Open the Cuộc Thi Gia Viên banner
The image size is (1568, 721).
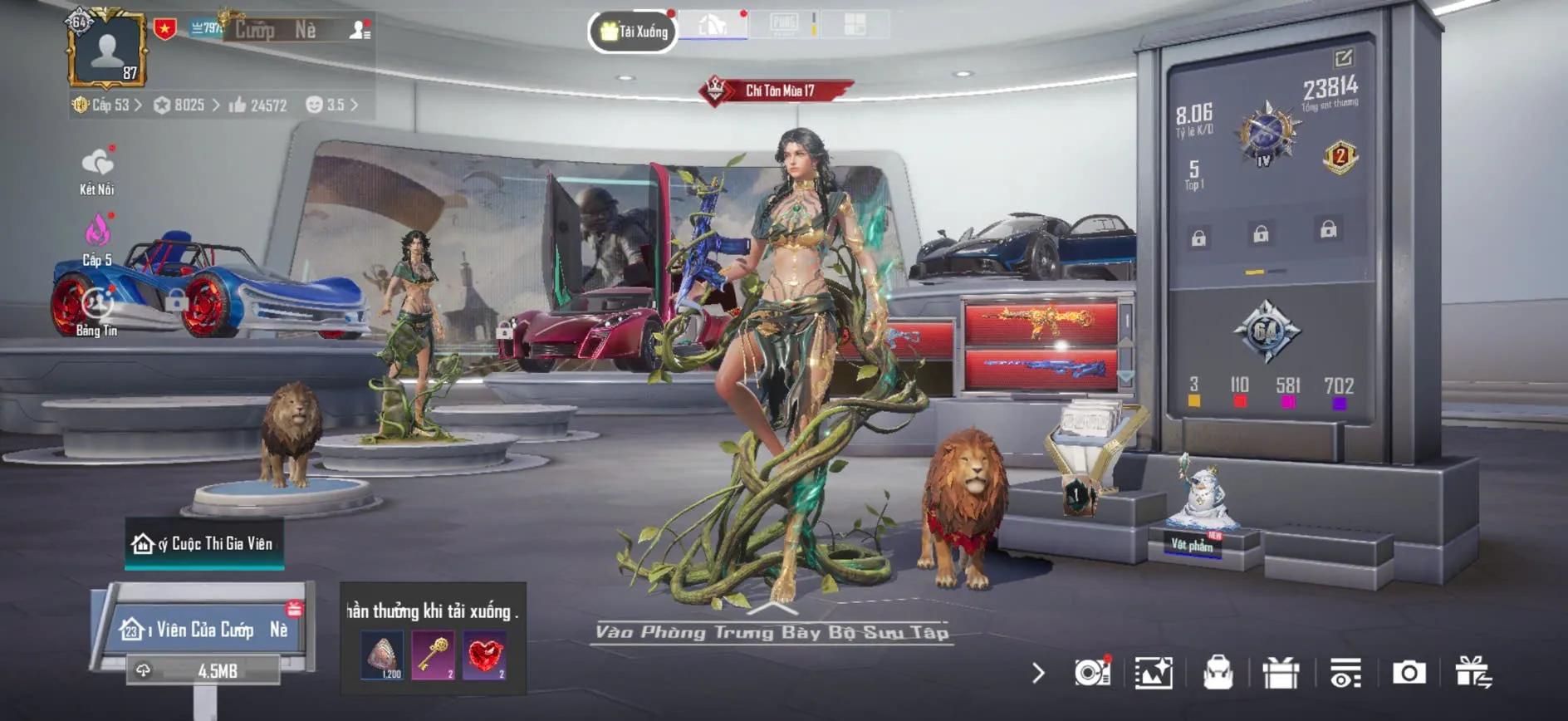tap(204, 544)
